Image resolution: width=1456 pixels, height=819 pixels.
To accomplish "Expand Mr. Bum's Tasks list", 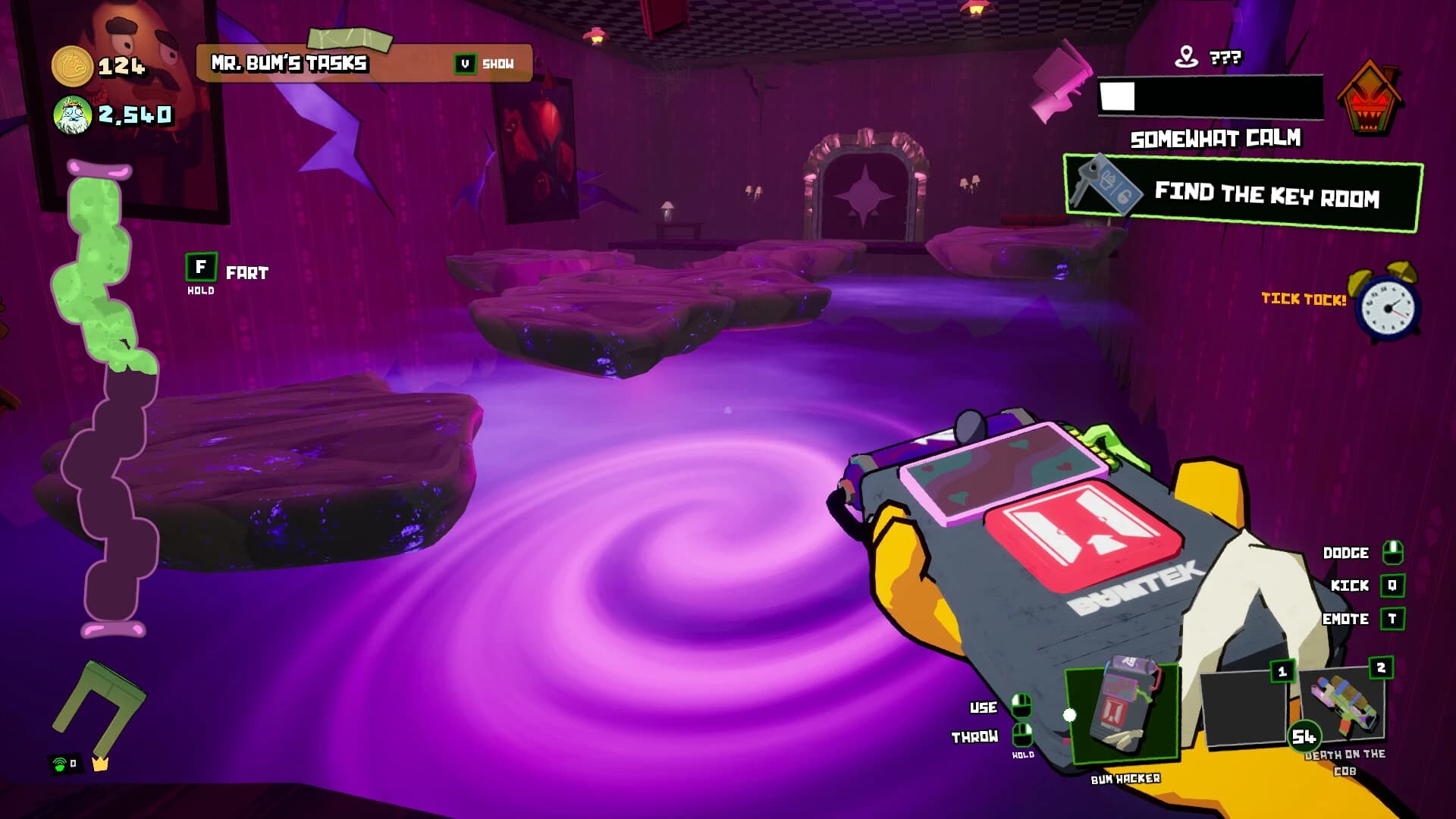I will tap(290, 64).
